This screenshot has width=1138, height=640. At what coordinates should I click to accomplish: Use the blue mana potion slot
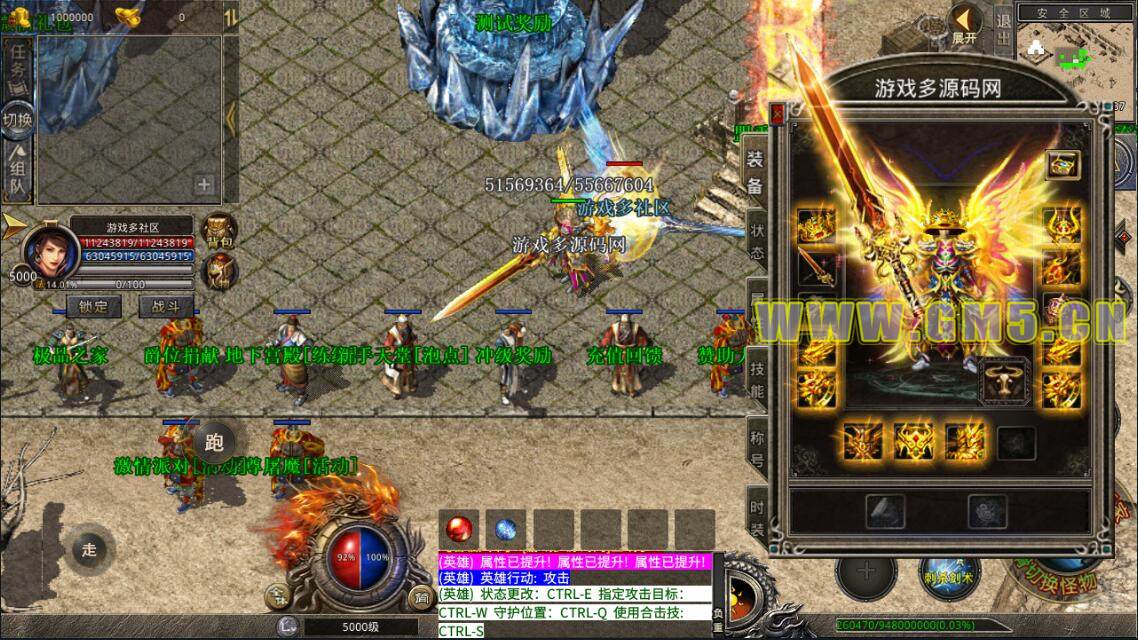pos(507,529)
